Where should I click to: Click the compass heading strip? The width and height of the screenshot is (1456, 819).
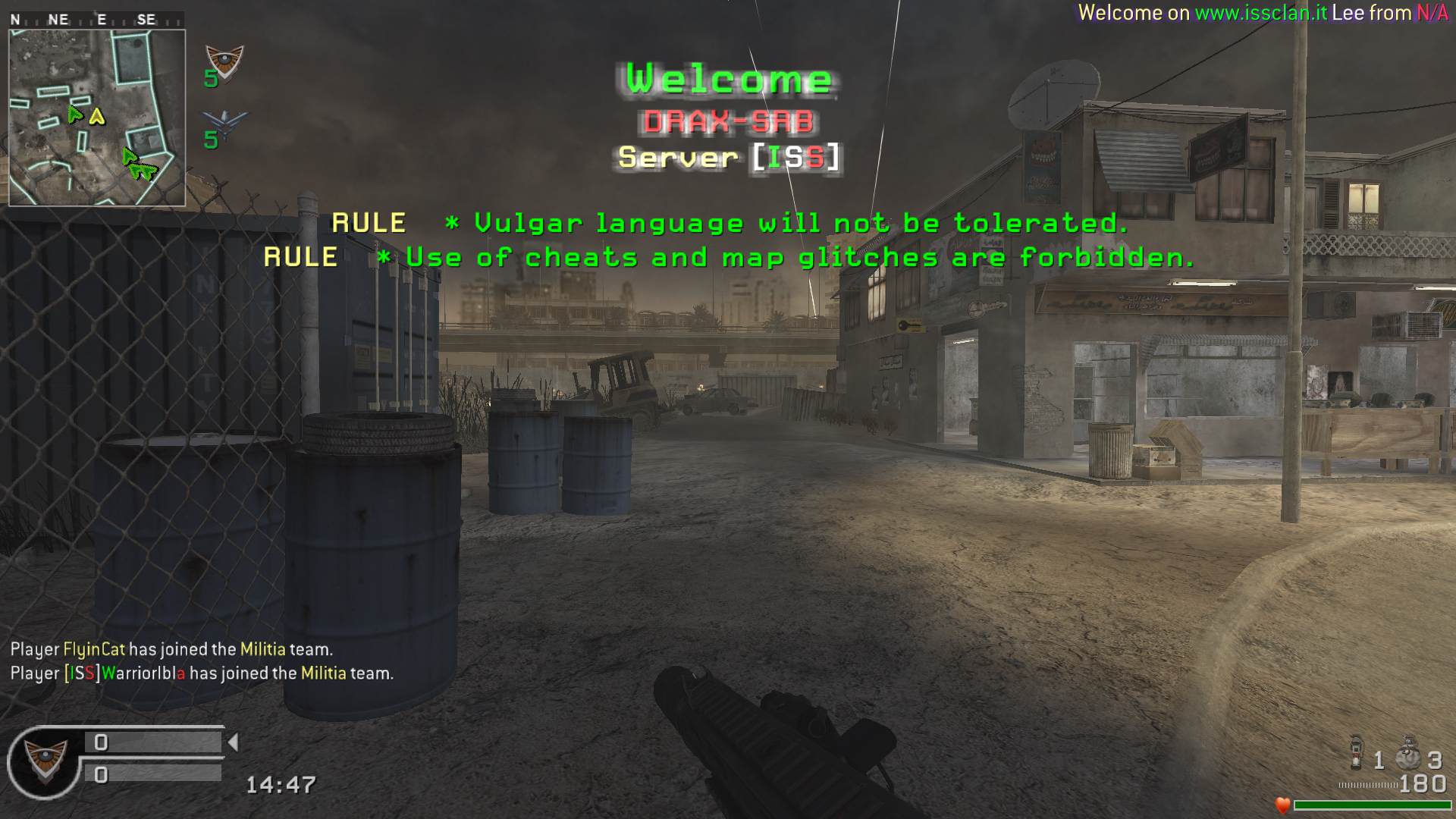tap(96, 20)
